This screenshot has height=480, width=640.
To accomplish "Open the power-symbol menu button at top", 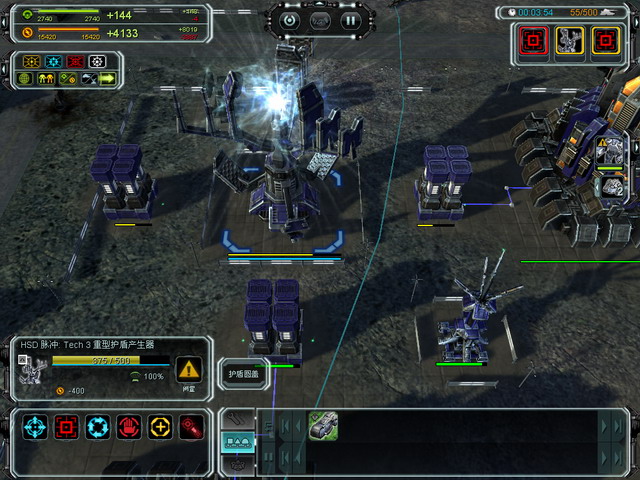I will [x=289, y=19].
